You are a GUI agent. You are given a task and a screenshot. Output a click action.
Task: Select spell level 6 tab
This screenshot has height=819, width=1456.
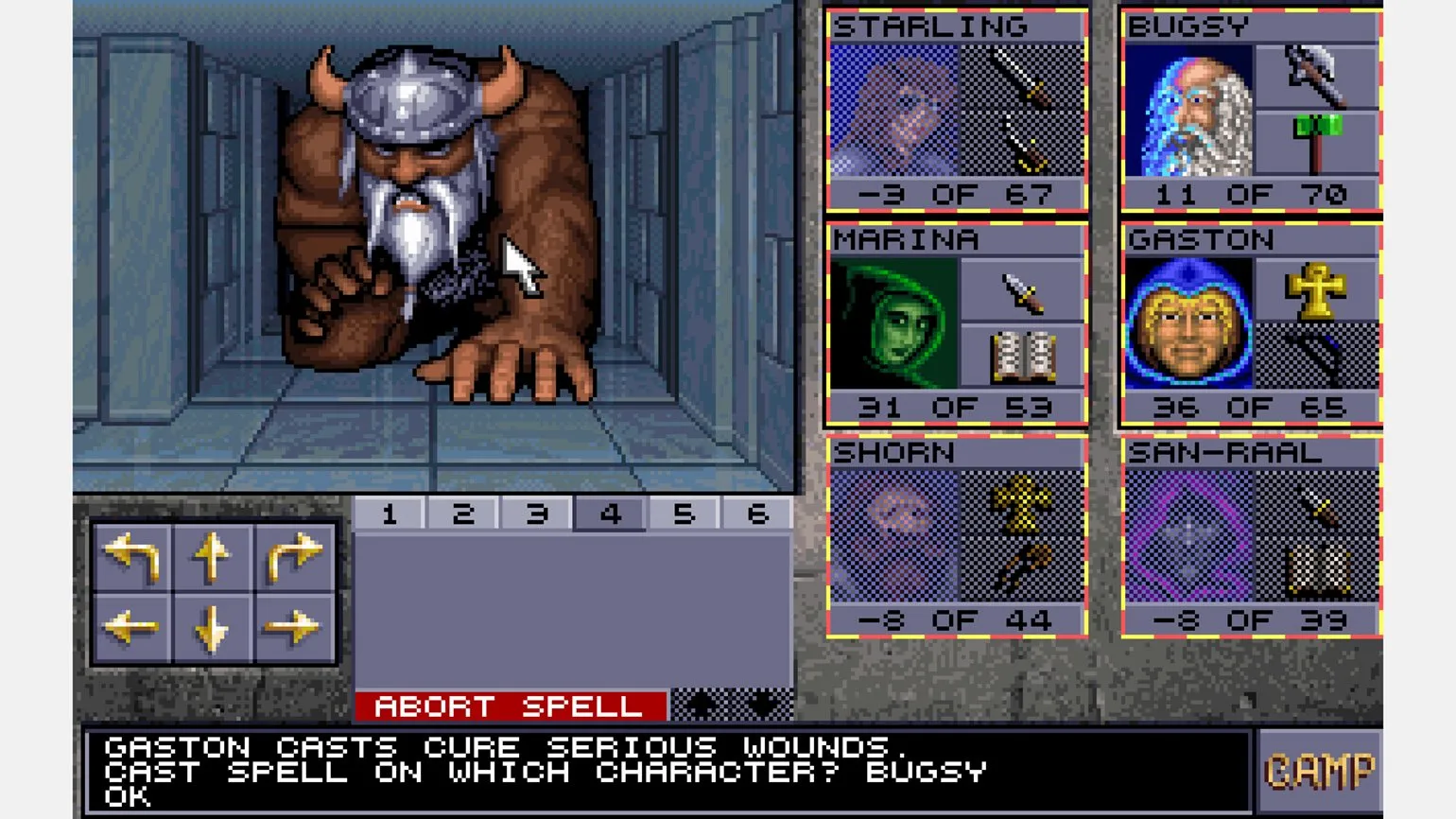click(x=757, y=514)
